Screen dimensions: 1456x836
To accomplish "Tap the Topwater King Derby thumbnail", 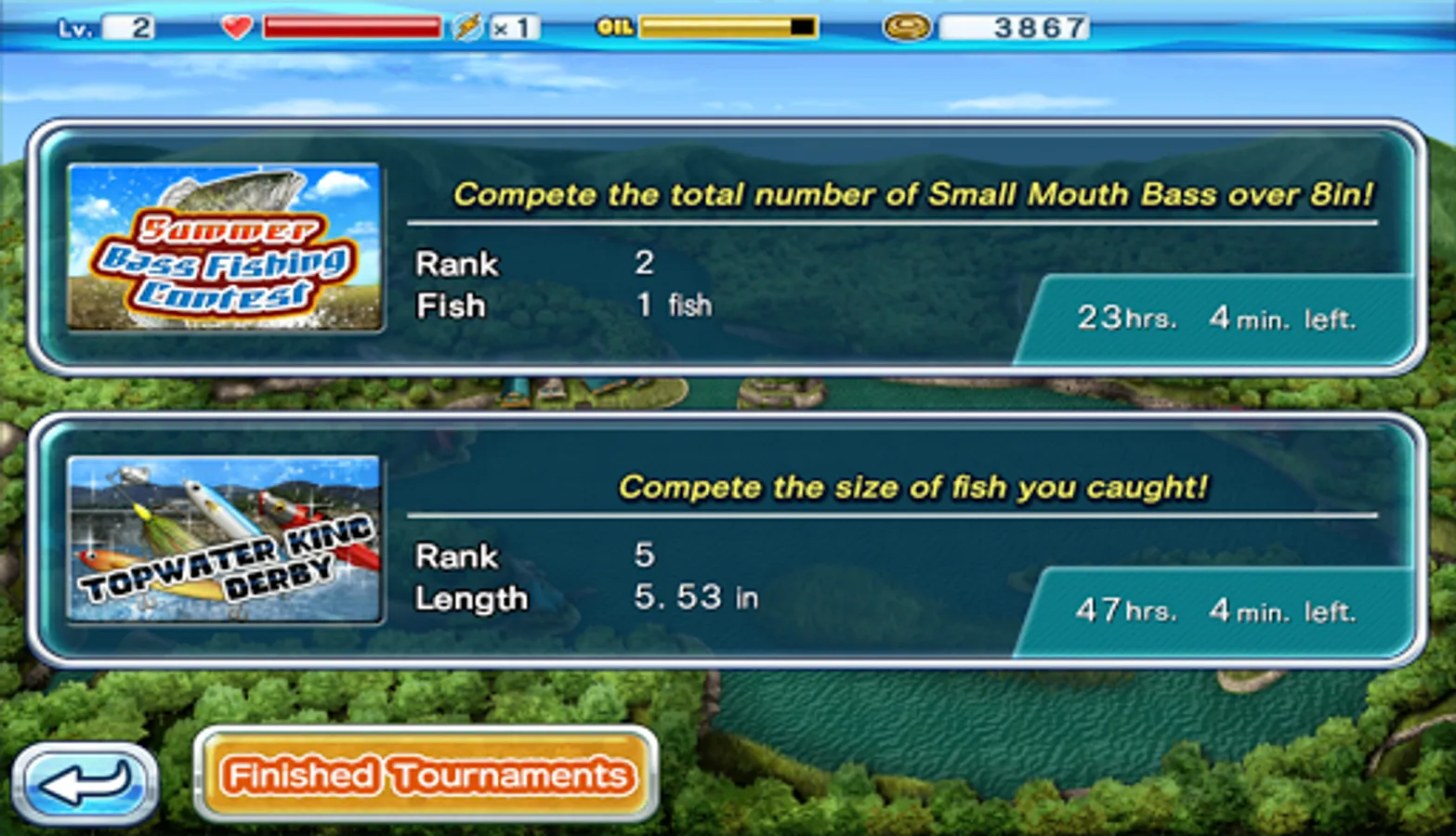I will coord(225,540).
